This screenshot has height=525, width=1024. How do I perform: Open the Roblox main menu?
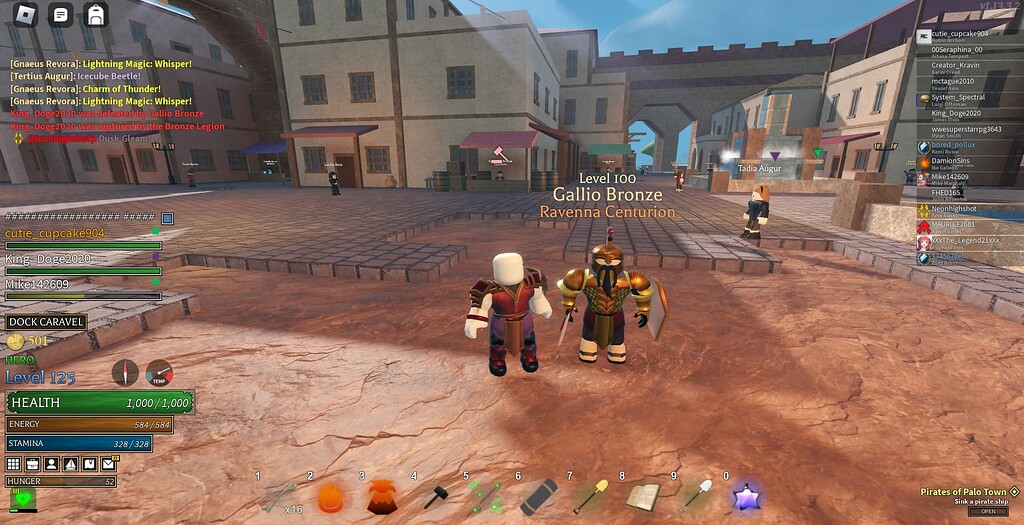pyautogui.click(x=27, y=15)
